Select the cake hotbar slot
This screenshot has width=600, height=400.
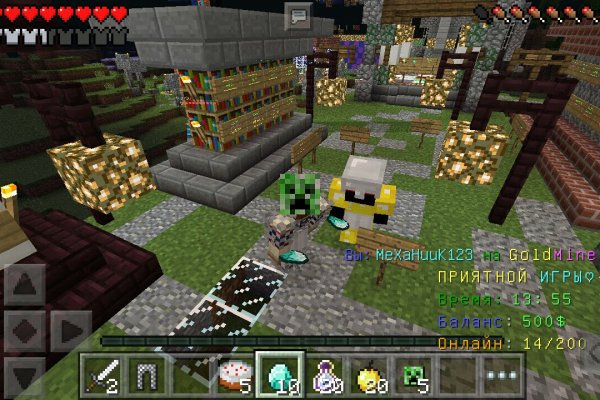coord(236,375)
